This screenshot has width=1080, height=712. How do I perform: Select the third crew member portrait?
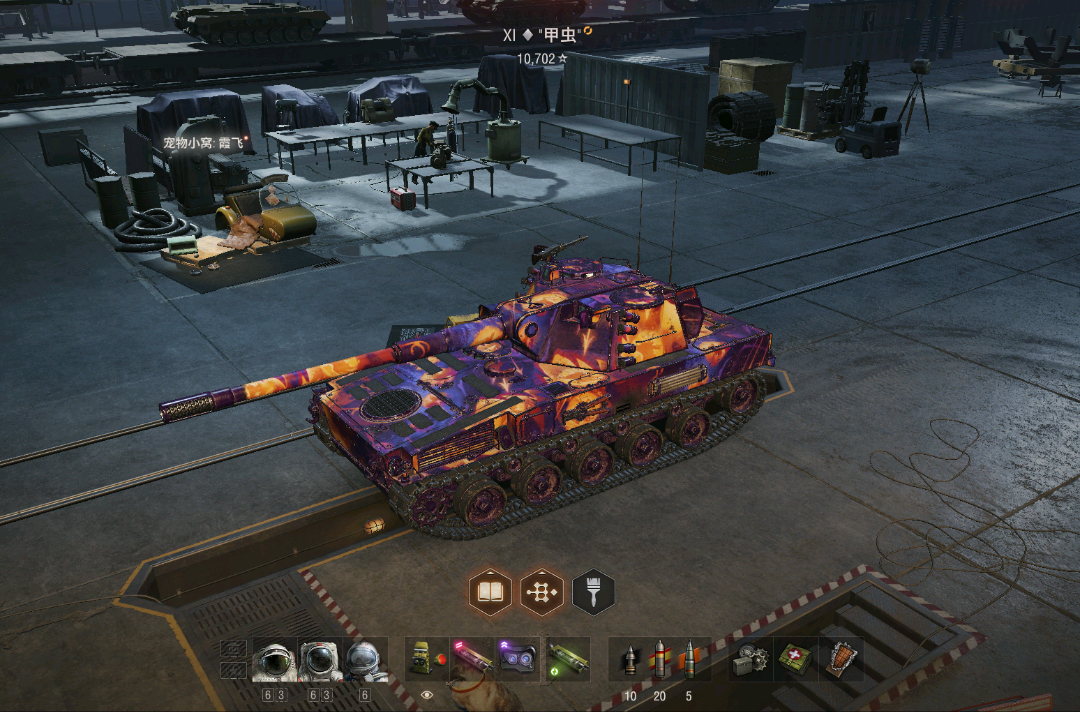pos(366,660)
